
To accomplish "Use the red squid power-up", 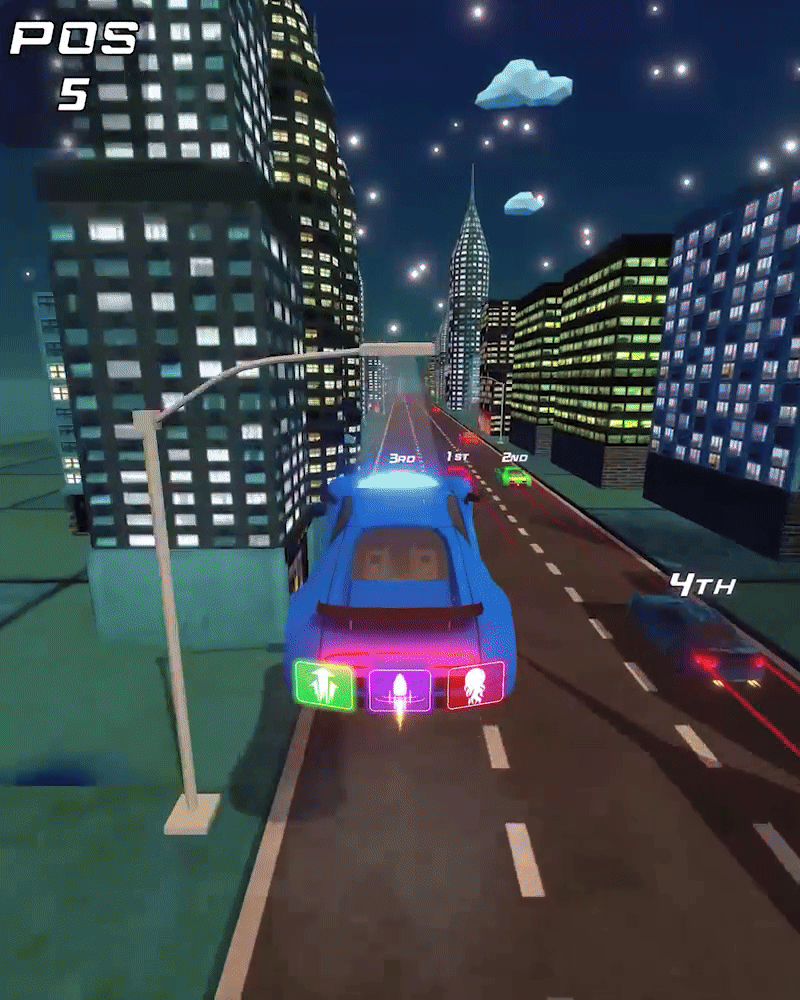I will pos(476,685).
